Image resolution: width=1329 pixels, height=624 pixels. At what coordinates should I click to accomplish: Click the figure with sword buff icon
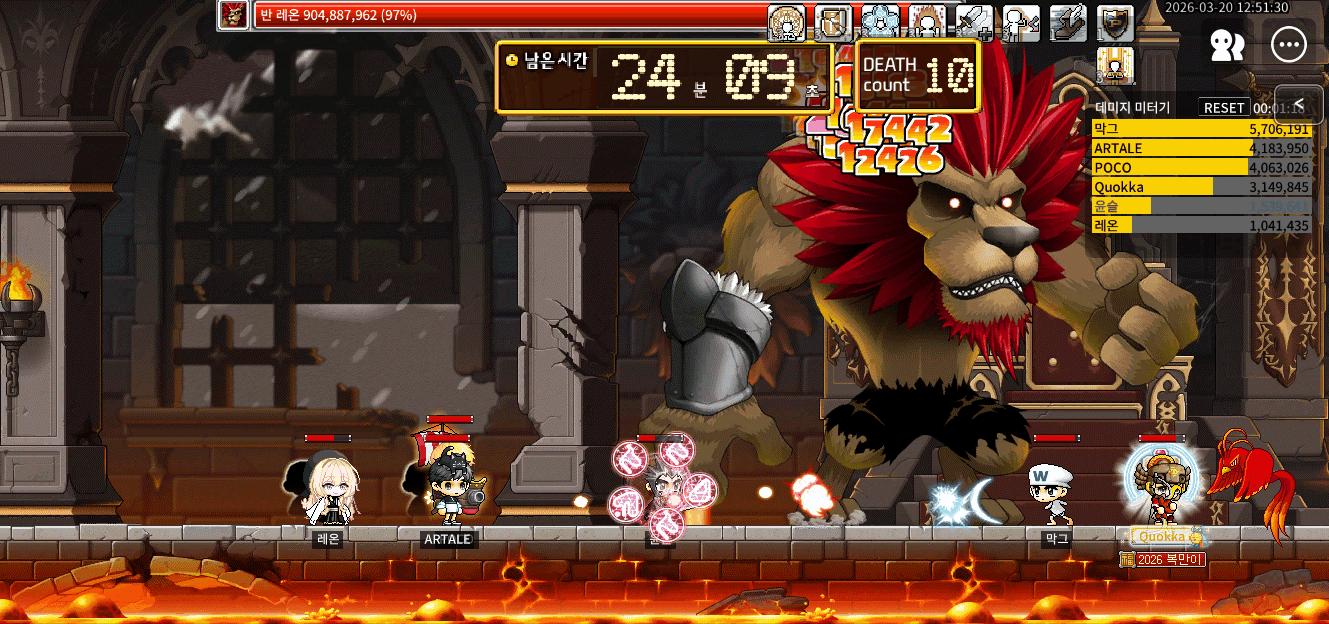[x=1021, y=22]
